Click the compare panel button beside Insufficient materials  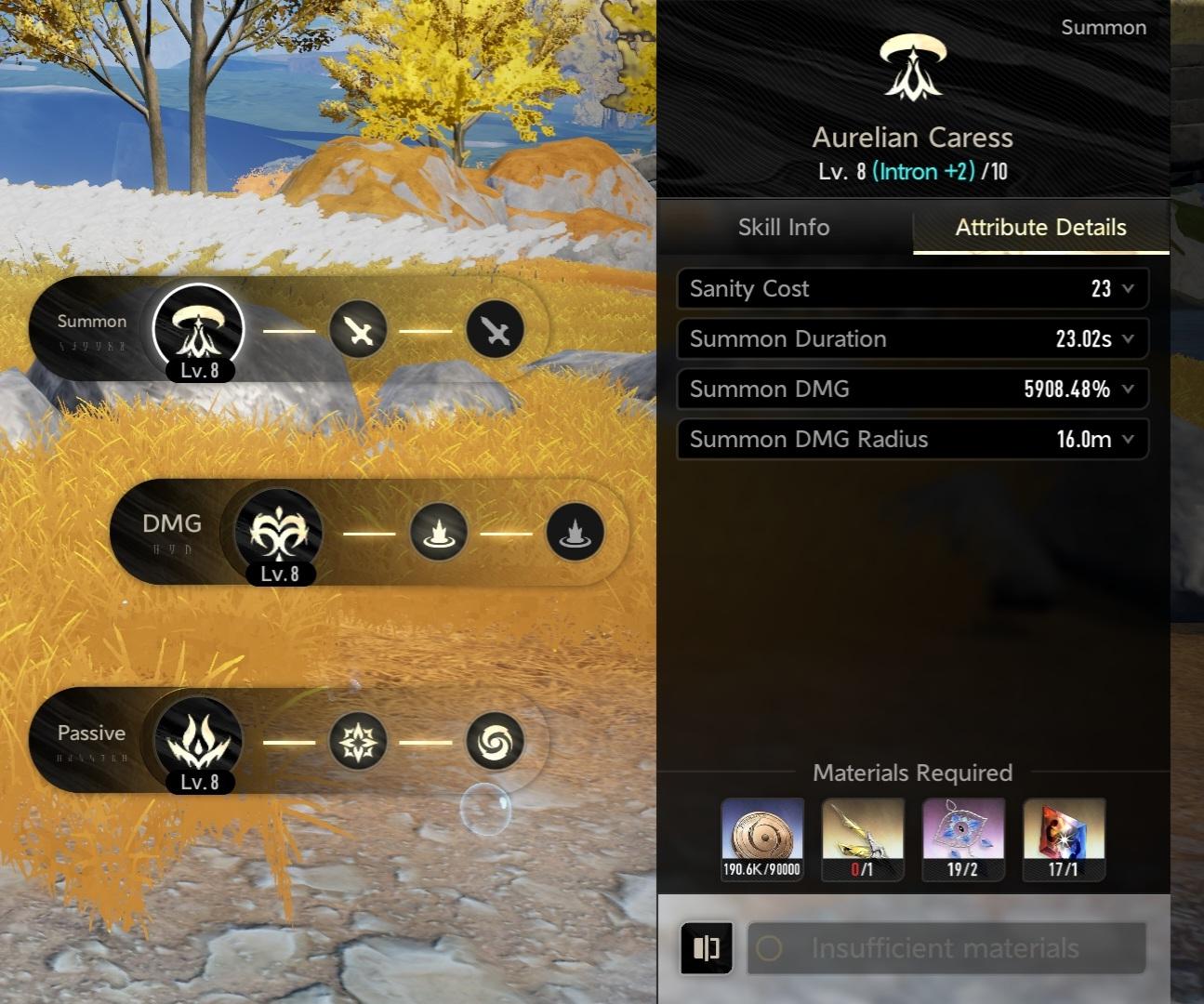707,947
